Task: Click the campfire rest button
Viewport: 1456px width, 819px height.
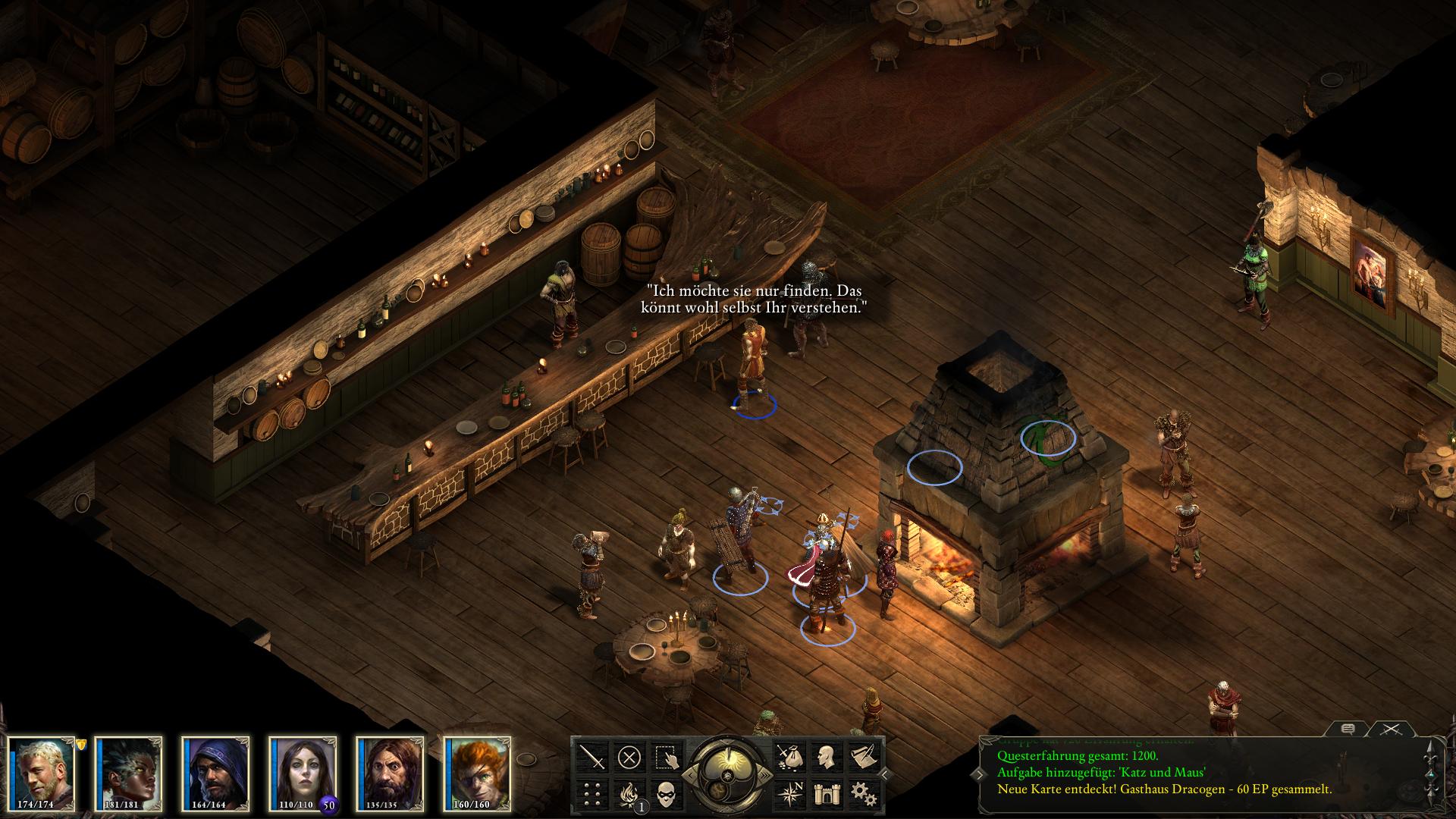Action: 629,794
